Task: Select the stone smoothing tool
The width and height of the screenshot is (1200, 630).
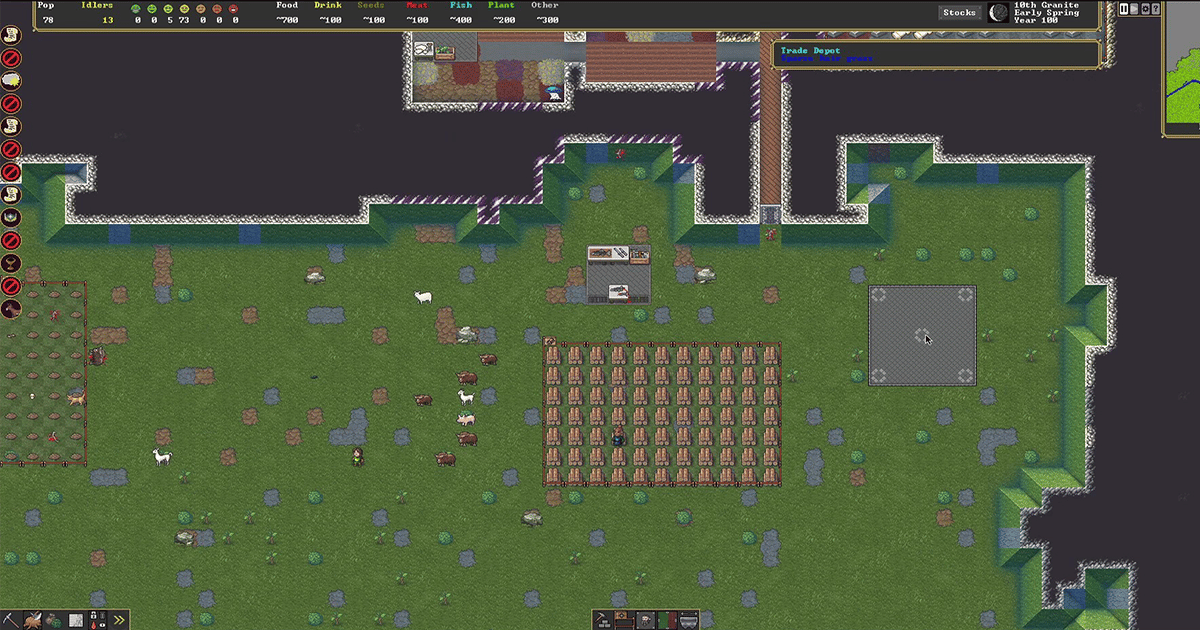Action: 75,620
